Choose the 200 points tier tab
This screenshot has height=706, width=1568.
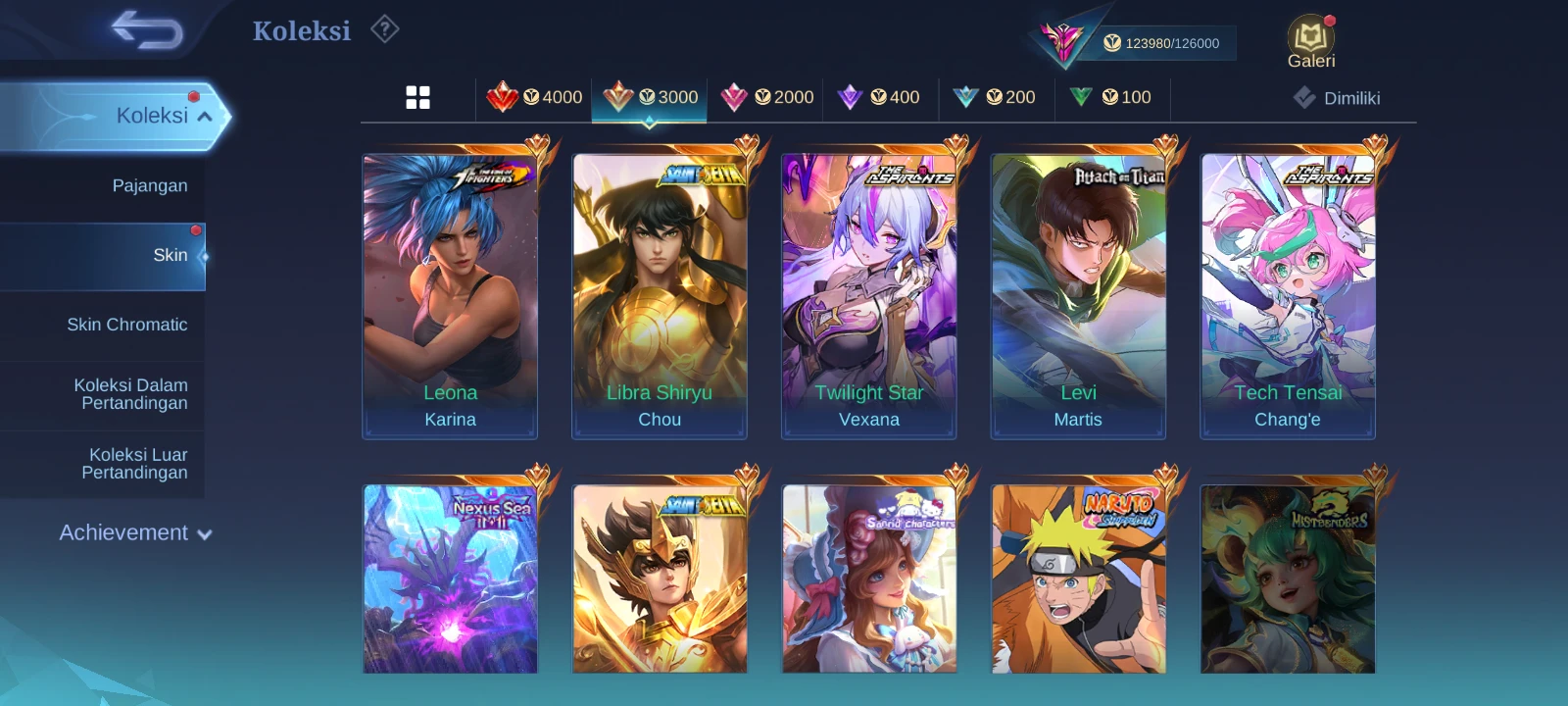coord(995,97)
